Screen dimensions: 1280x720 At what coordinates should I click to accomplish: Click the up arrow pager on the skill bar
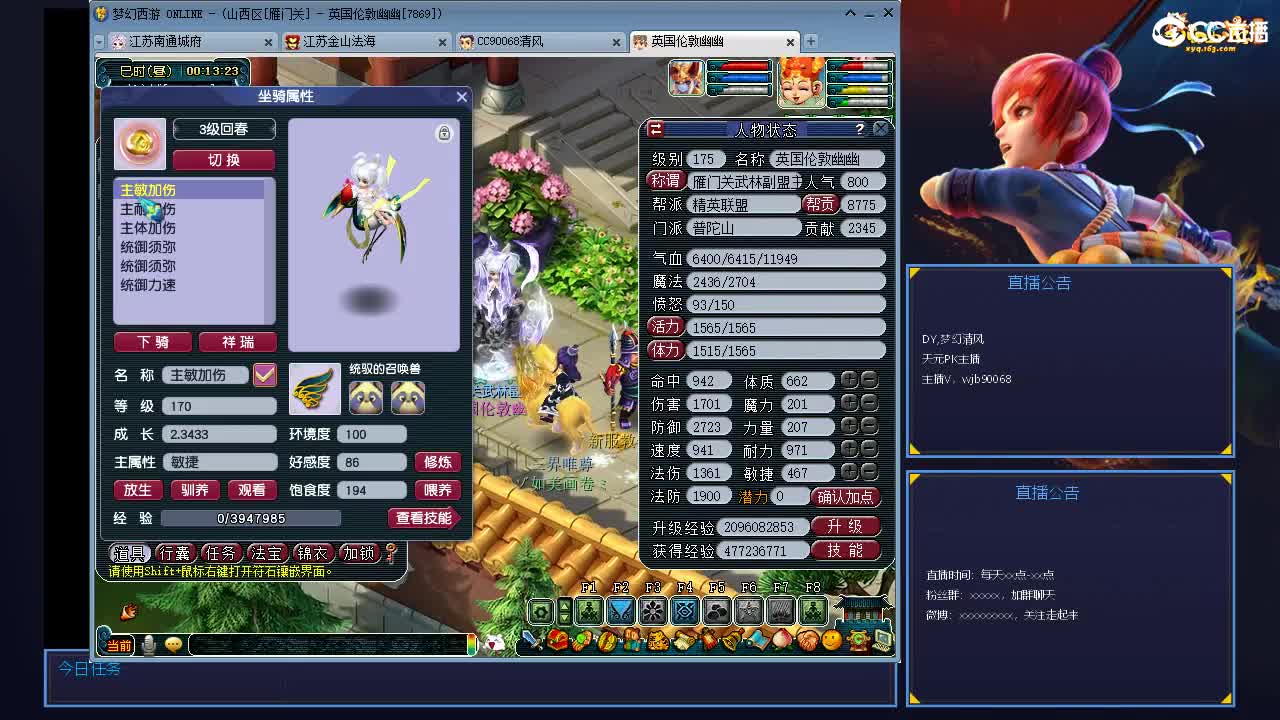pyautogui.click(x=564, y=604)
